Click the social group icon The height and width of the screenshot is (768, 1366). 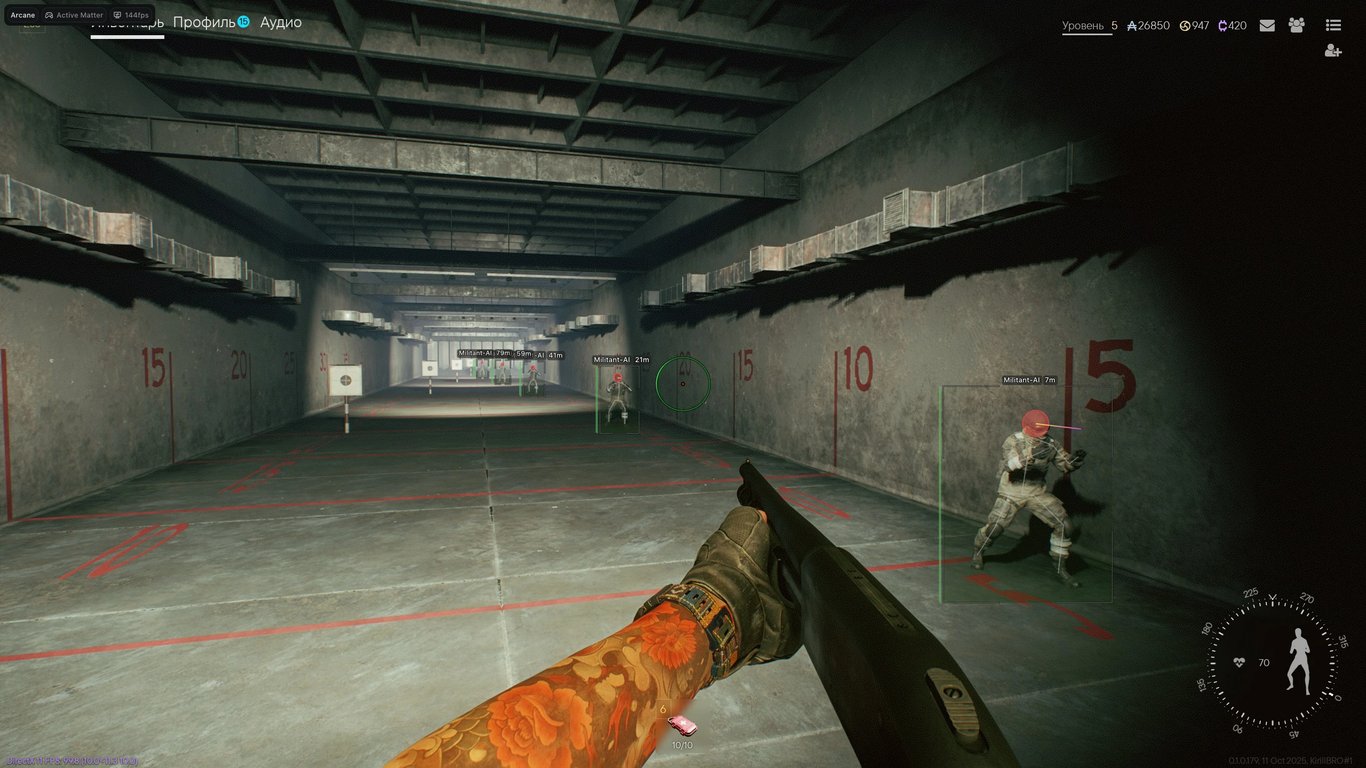pyautogui.click(x=1296, y=25)
